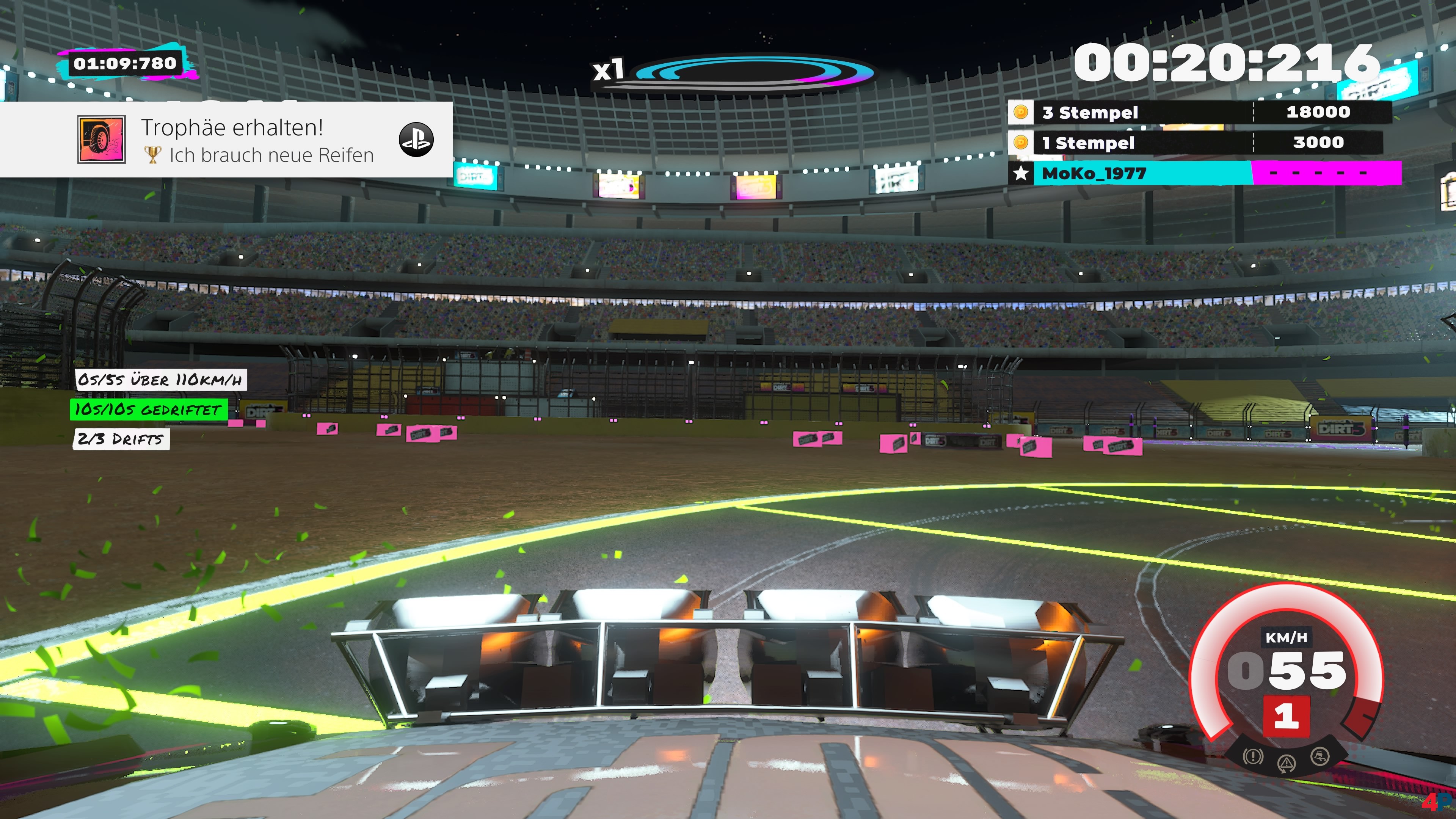
Task: Click the brake warning indicator icon
Action: point(1253,756)
